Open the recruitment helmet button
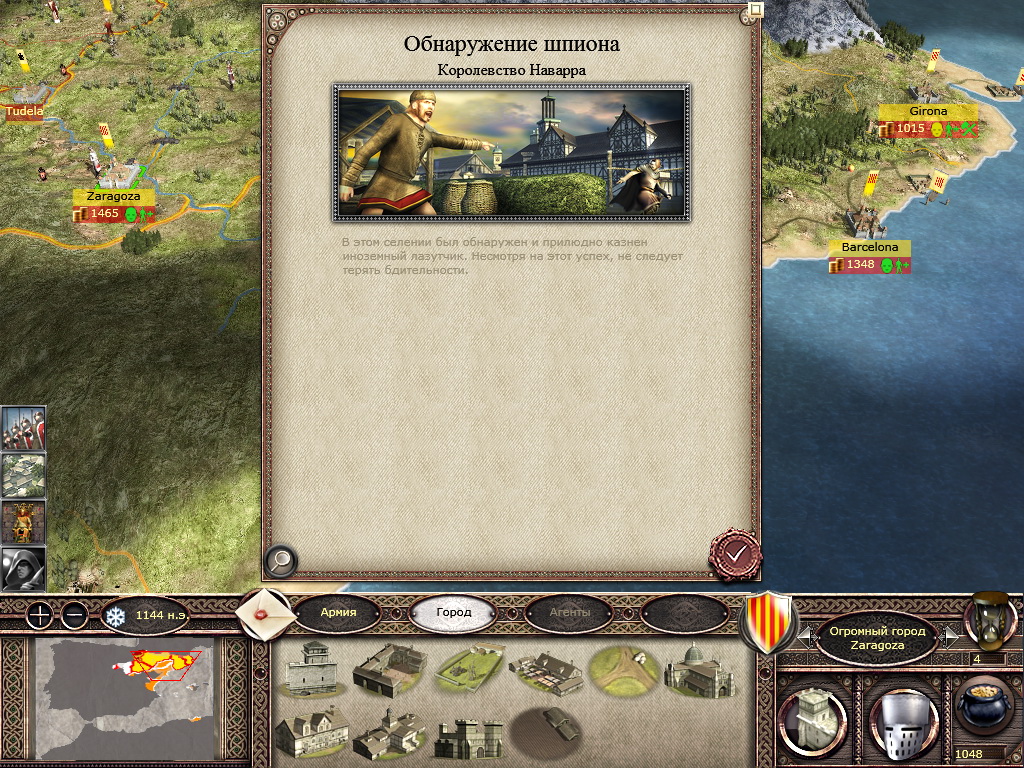The width and height of the screenshot is (1024, 768). [x=902, y=720]
